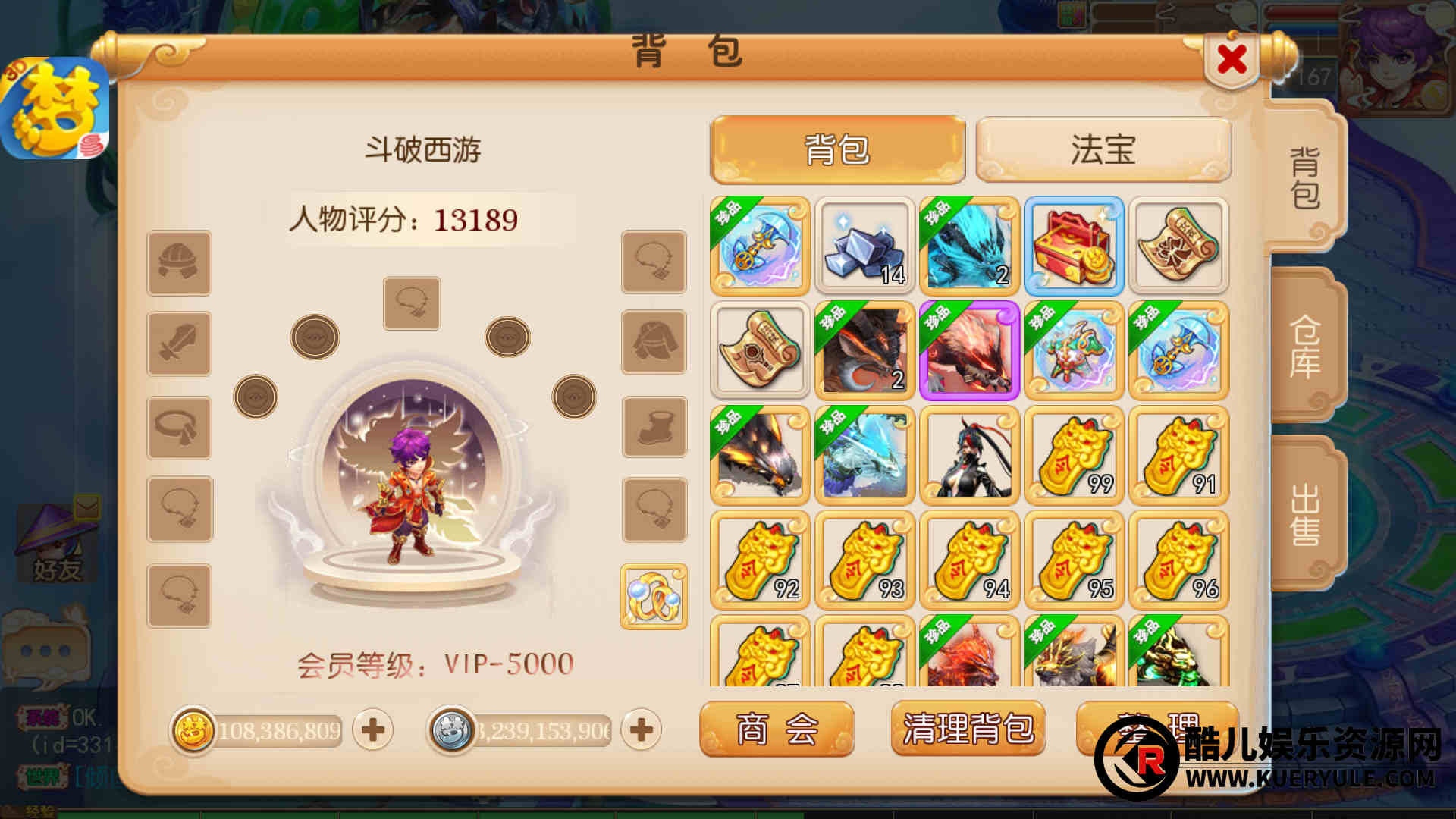Add gold coins with plus button
Screen dimensions: 1456x819
[373, 730]
